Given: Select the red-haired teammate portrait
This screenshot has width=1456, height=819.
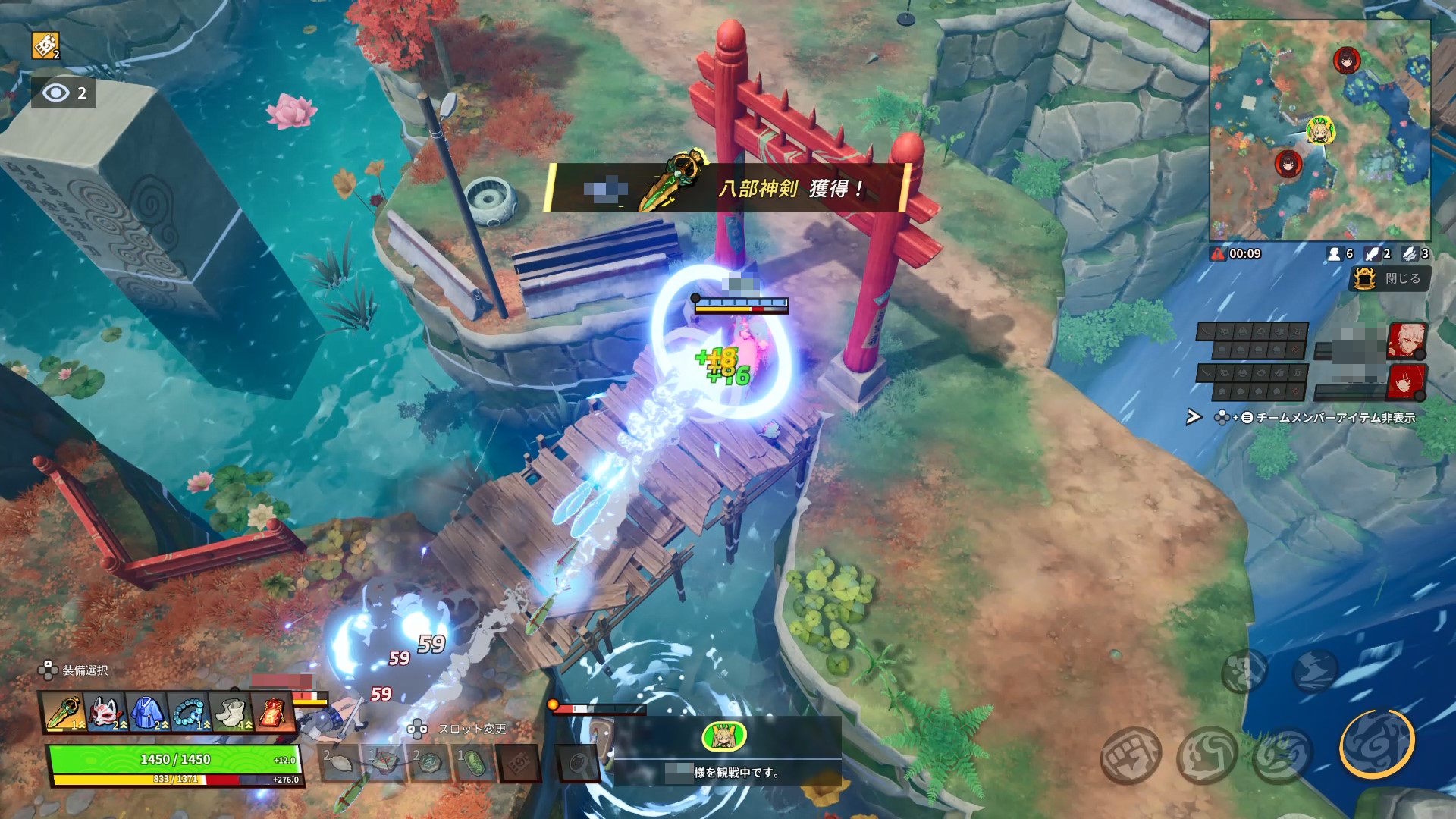Looking at the screenshot, I should point(1407,382).
